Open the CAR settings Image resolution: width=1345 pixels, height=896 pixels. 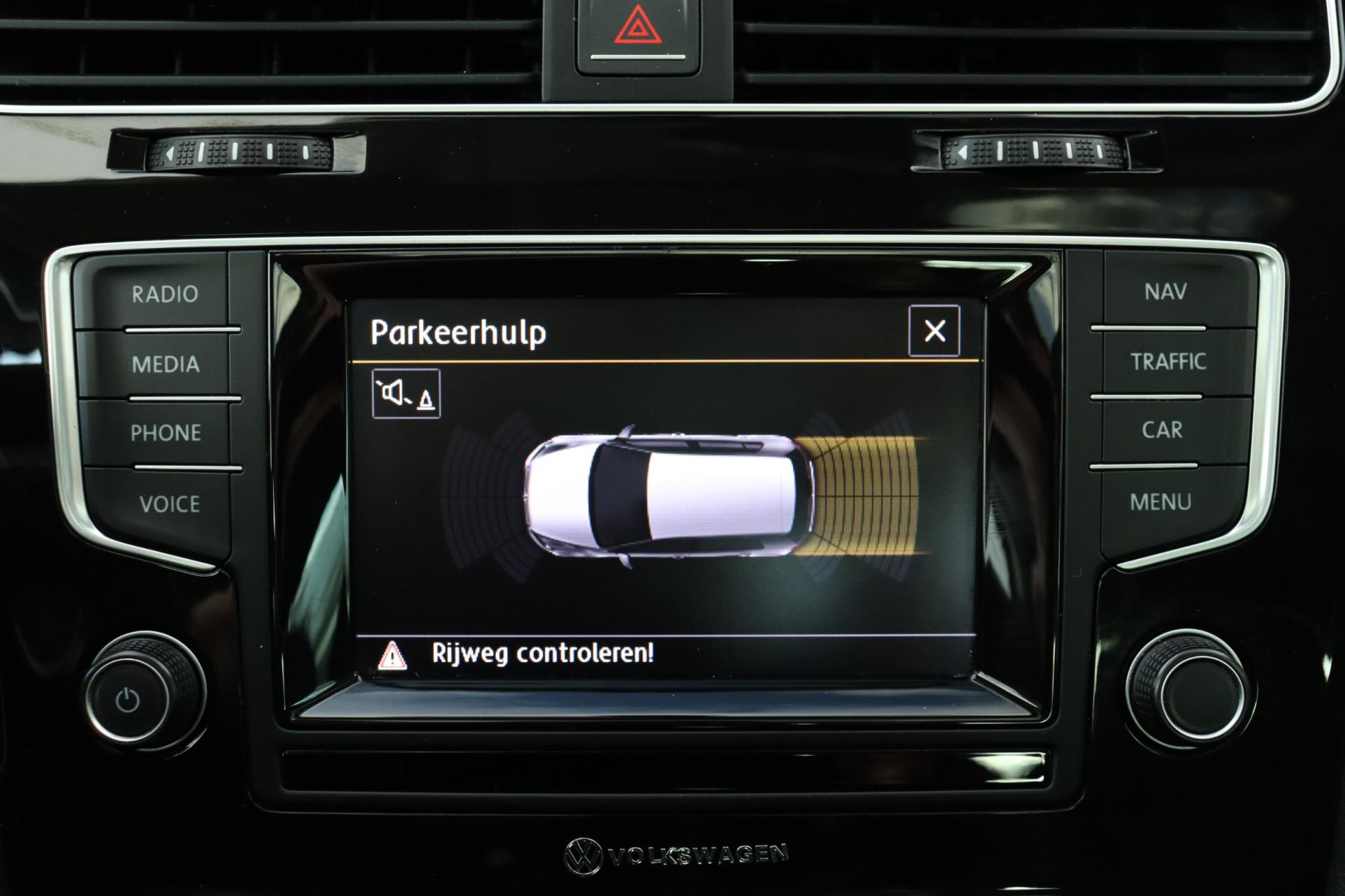point(1162,430)
